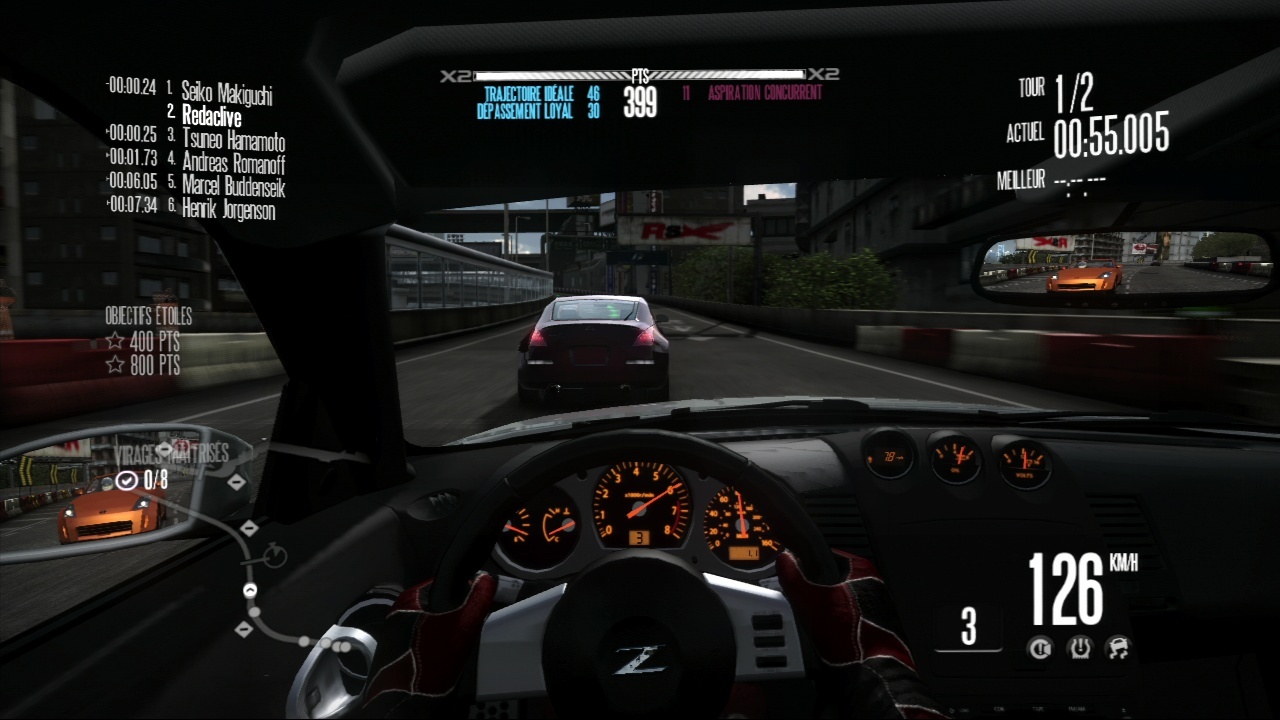Viewport: 1280px width, 720px height.
Task: Select Henrik Jorgenson's leaderboard entry
Action: click(228, 209)
